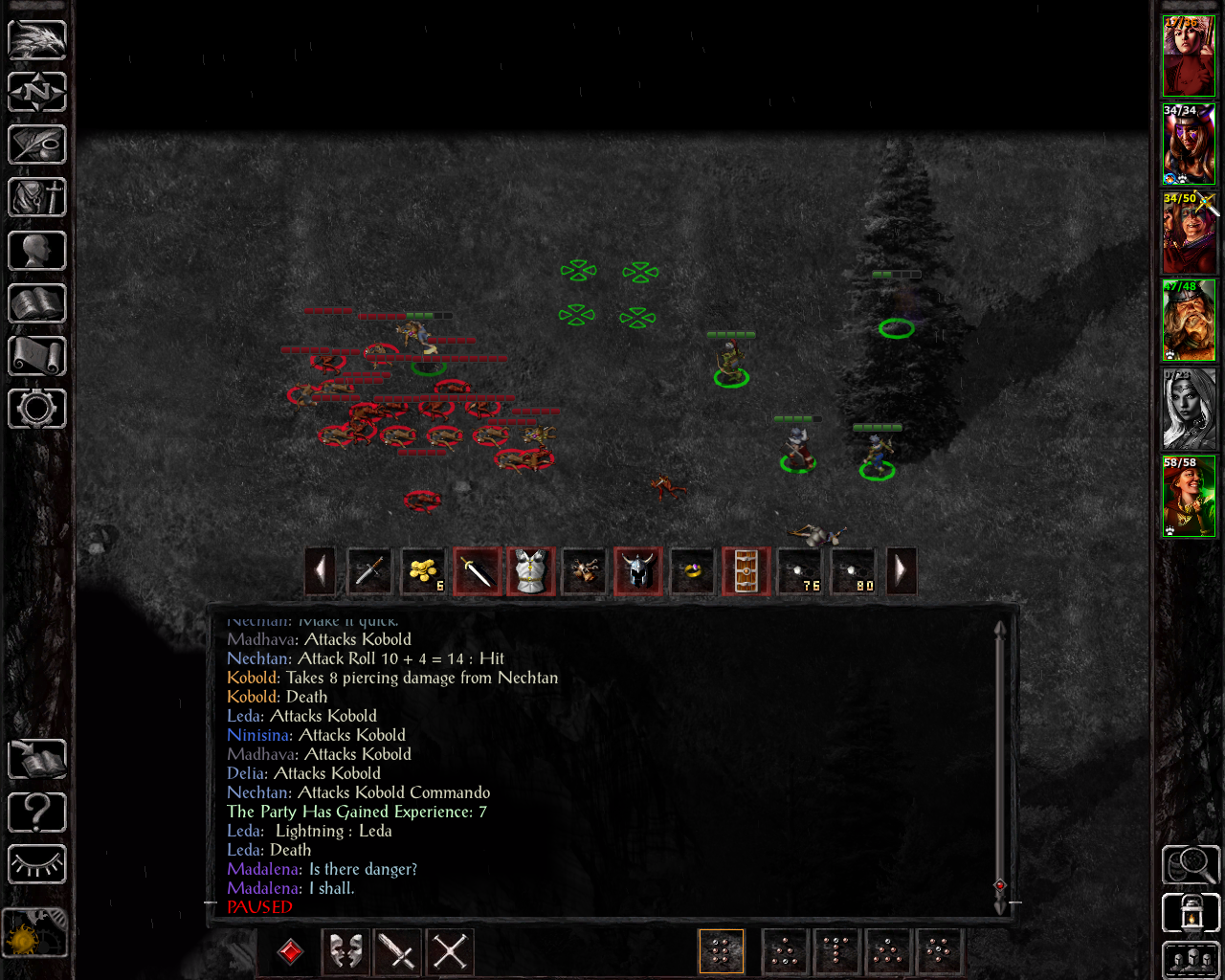The width and height of the screenshot is (1225, 980).
Task: Open the journal quill icon
Action: pos(37,145)
